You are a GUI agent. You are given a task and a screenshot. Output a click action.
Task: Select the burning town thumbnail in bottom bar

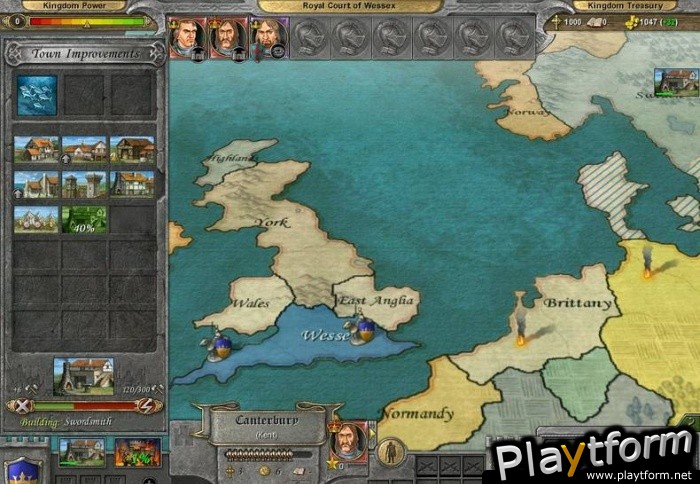pos(137,453)
